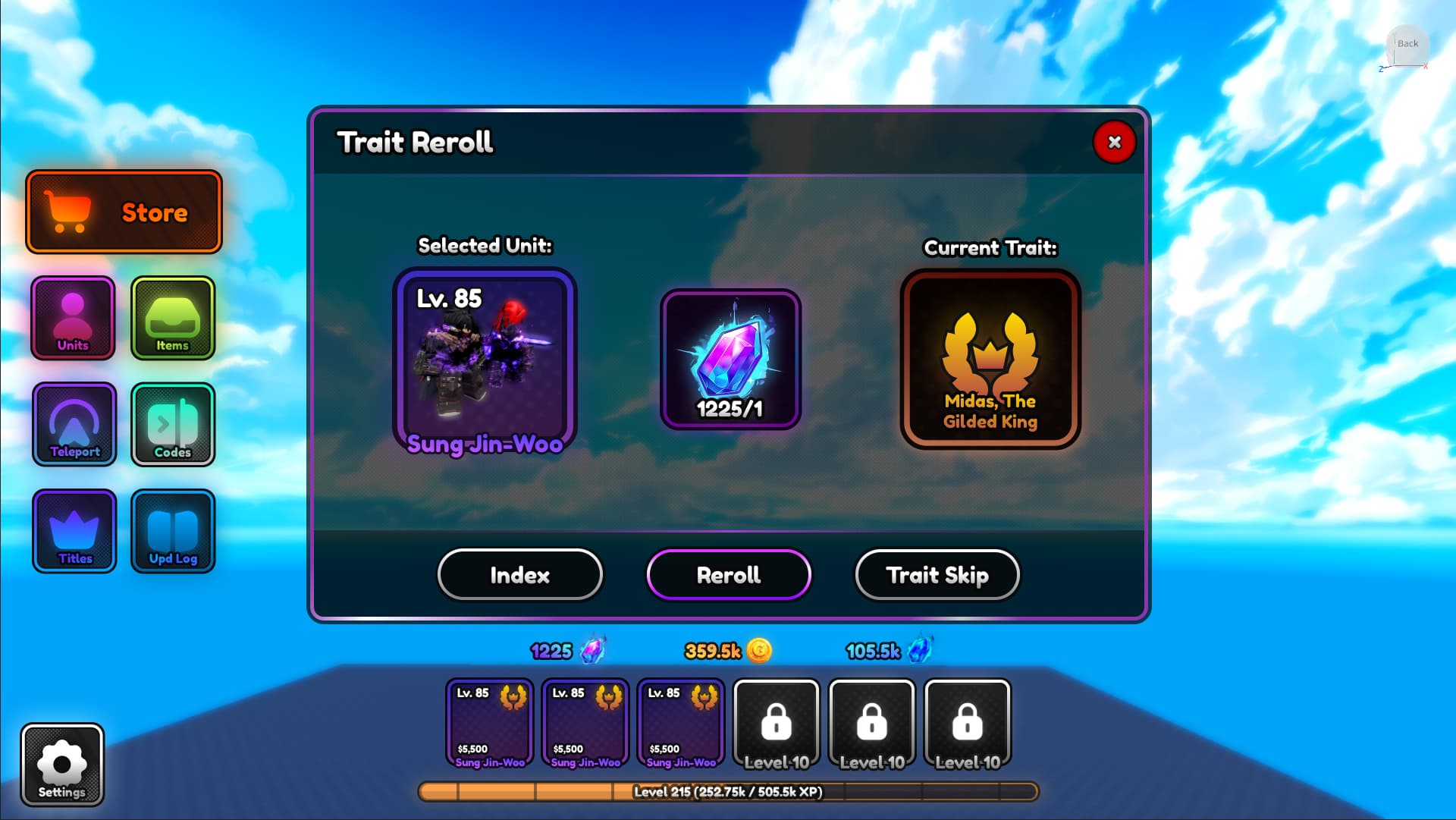Open the Store menu
The image size is (1456, 820).
pos(124,212)
